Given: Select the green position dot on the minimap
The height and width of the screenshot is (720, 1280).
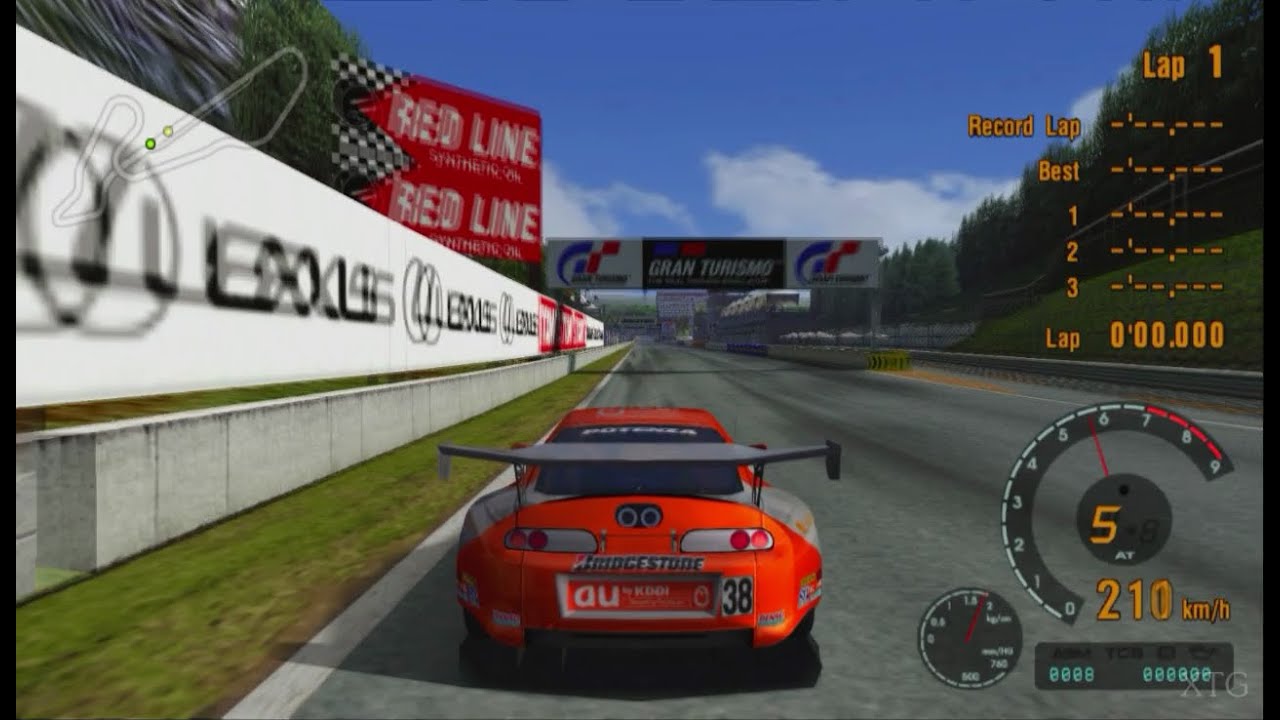Looking at the screenshot, I should coord(150,143).
